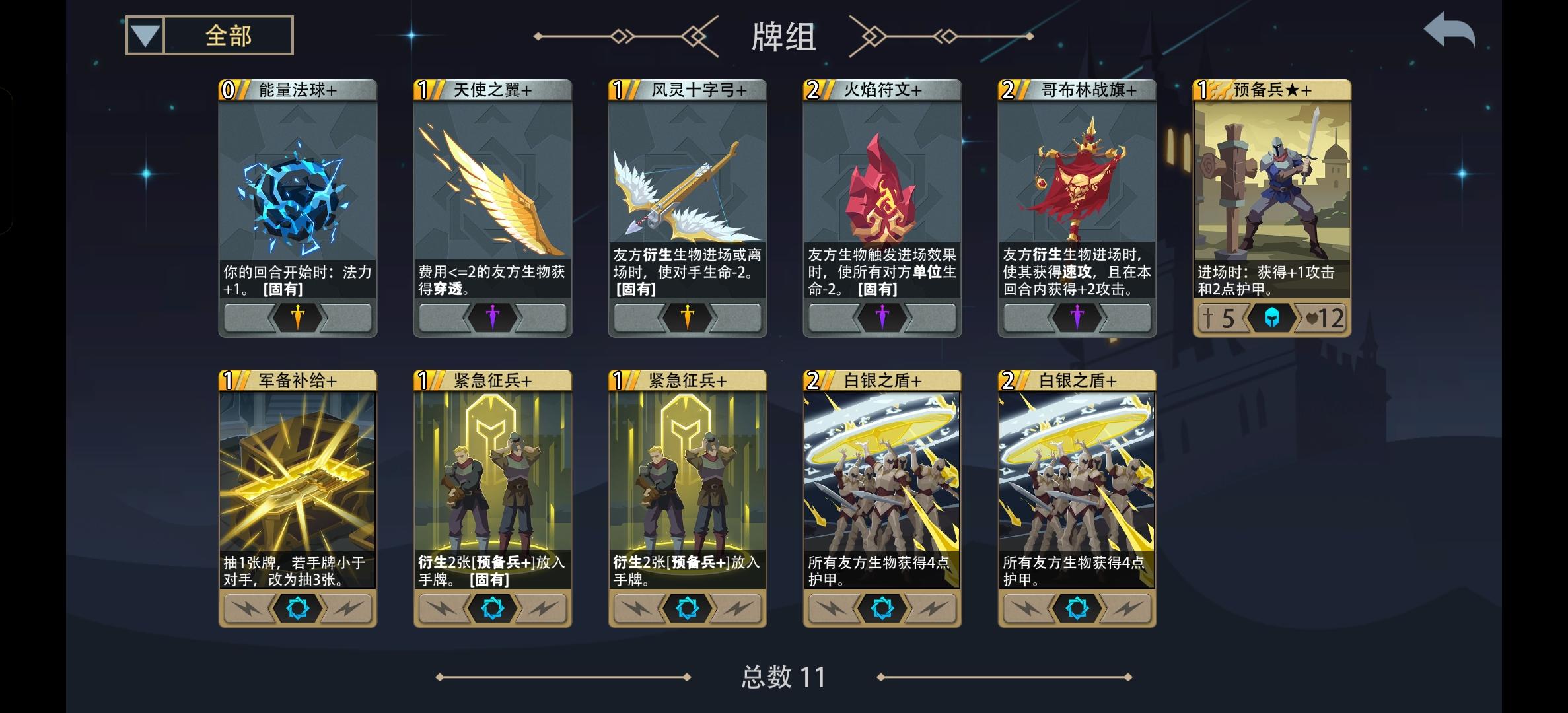Click the 总数 11 label
The image size is (1568, 713).
pos(781,677)
